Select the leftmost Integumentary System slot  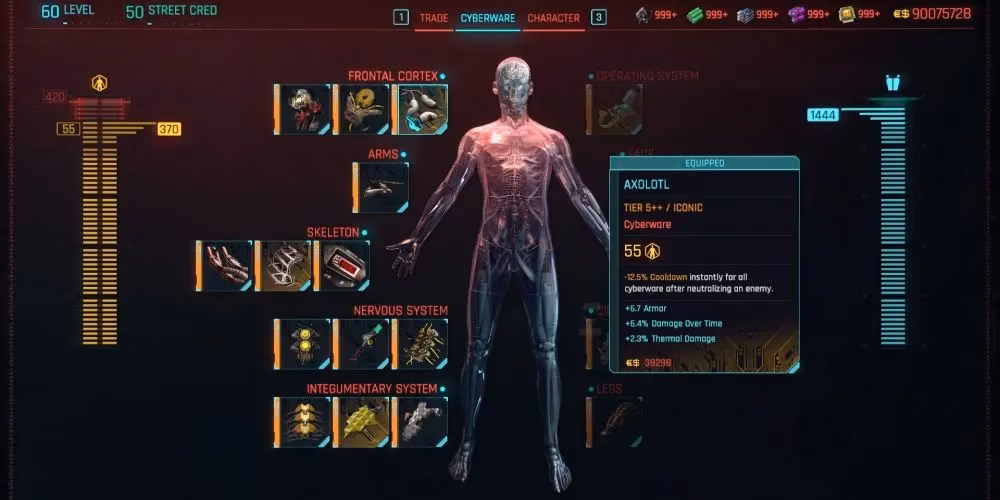[x=304, y=421]
